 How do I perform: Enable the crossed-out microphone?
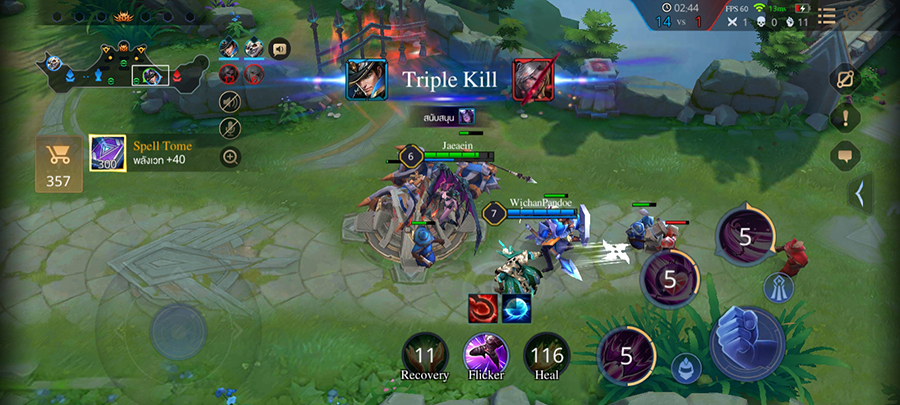(231, 128)
